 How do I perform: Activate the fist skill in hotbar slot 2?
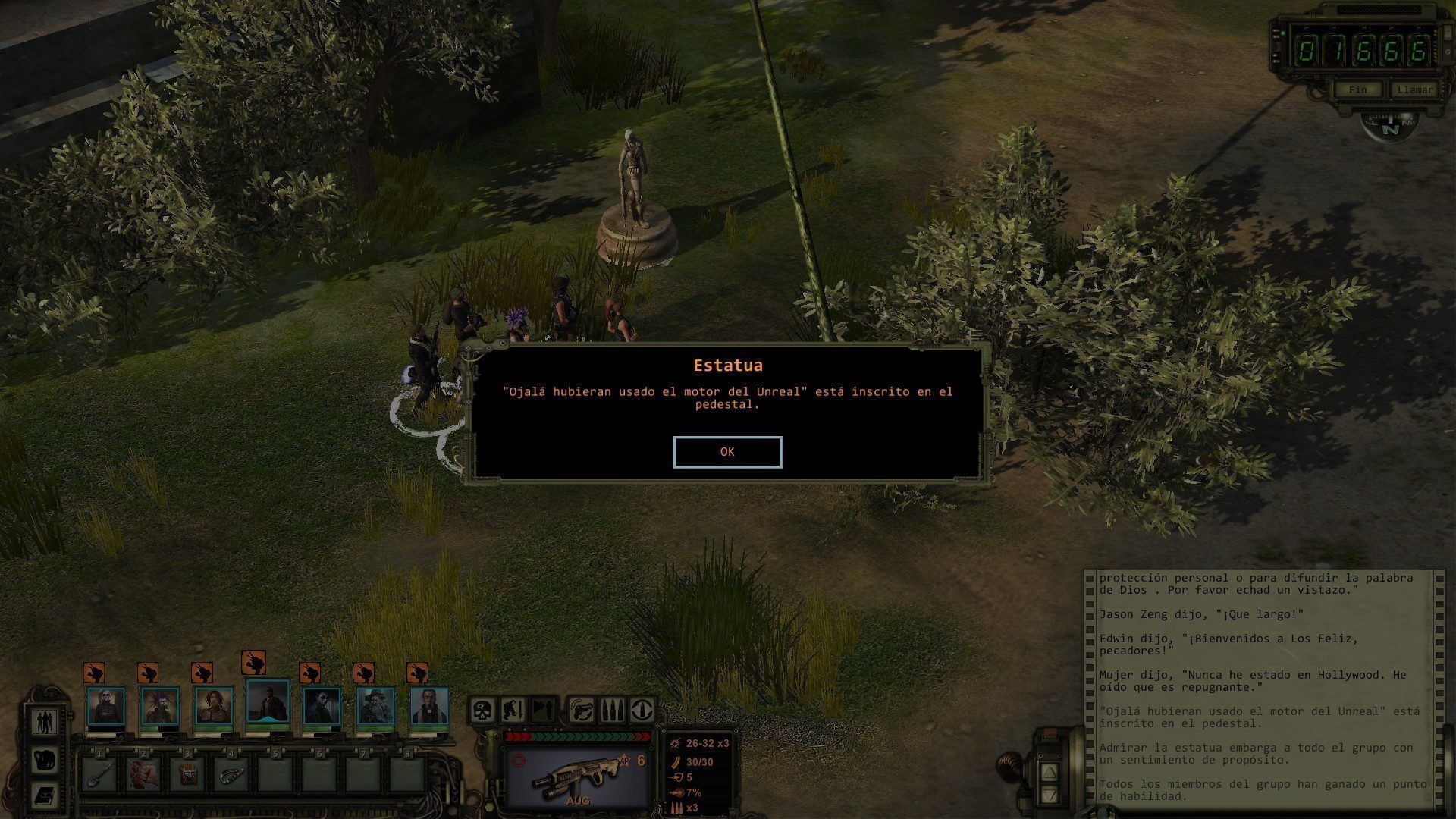(144, 775)
